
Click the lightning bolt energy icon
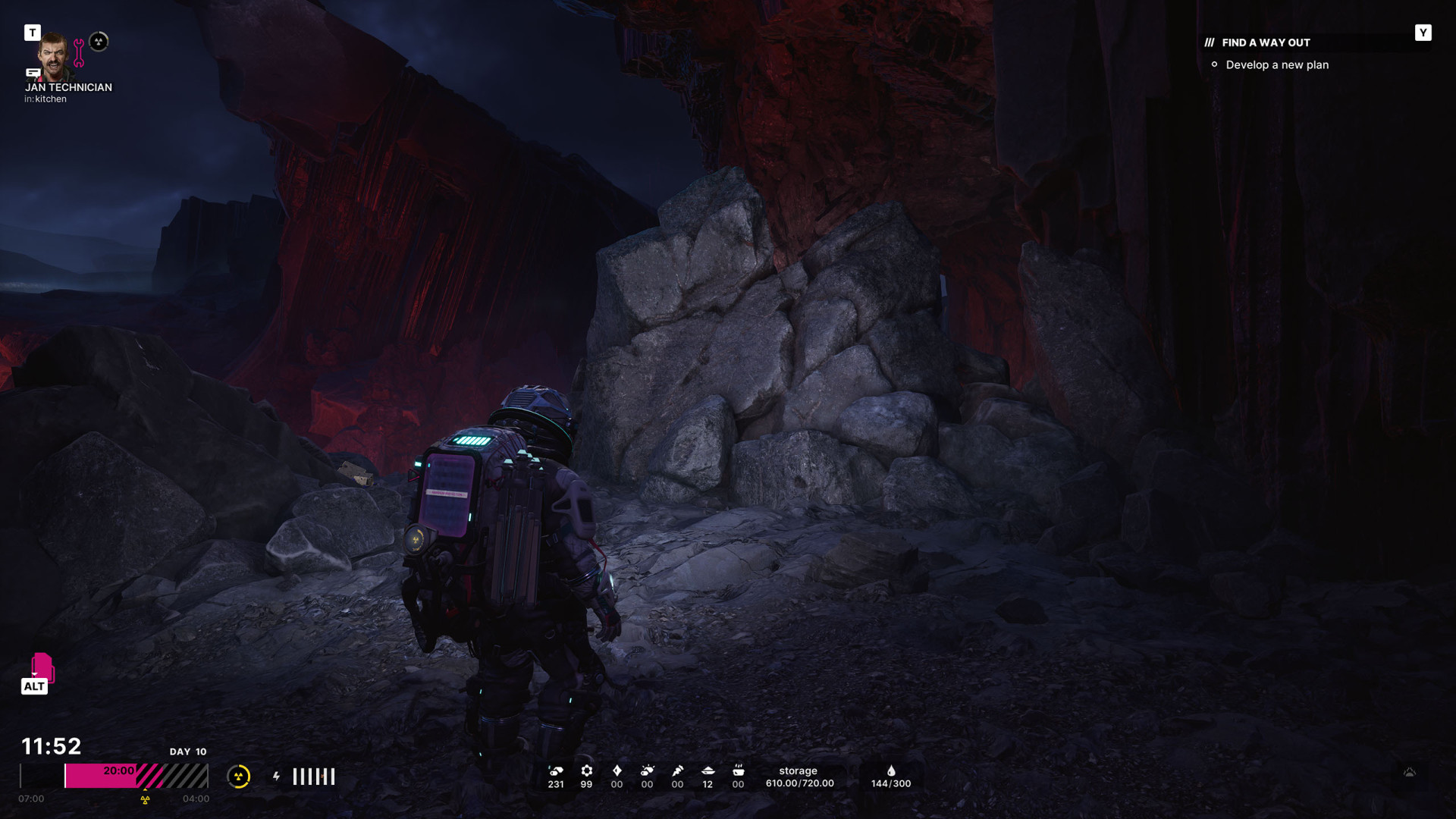277,776
